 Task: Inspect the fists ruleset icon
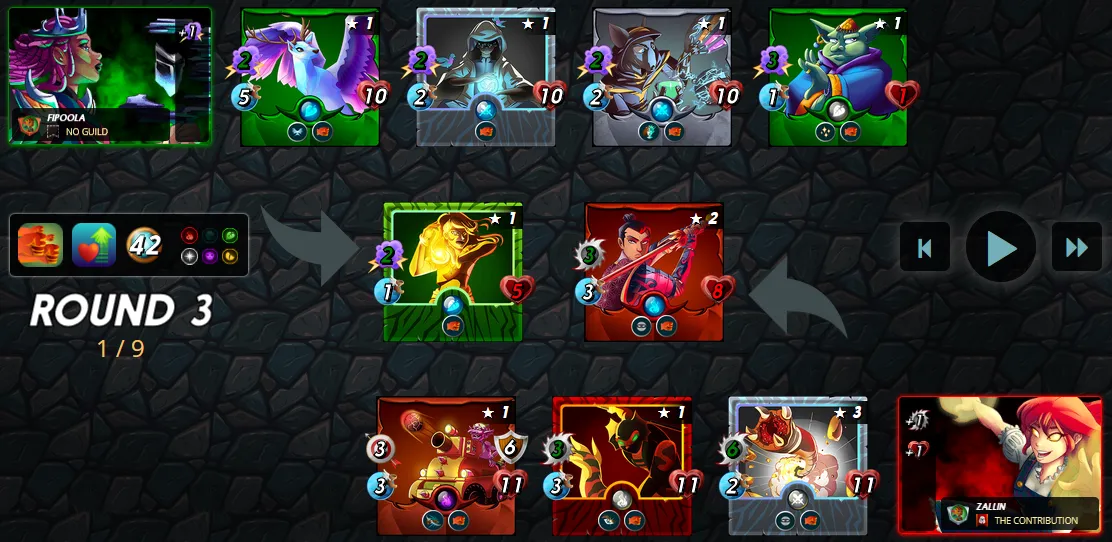click(x=41, y=245)
